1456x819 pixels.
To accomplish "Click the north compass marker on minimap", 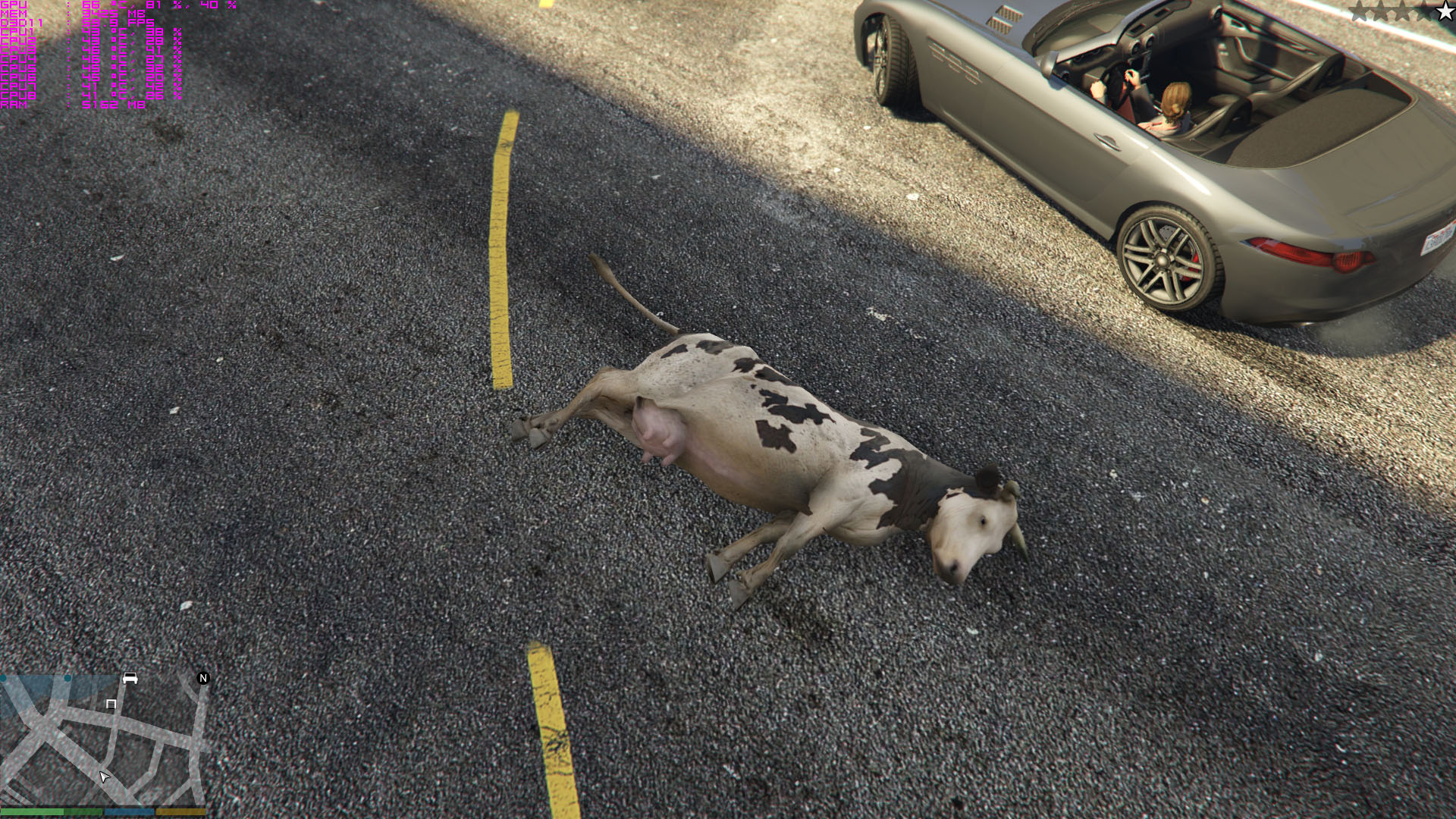I will tap(203, 678).
